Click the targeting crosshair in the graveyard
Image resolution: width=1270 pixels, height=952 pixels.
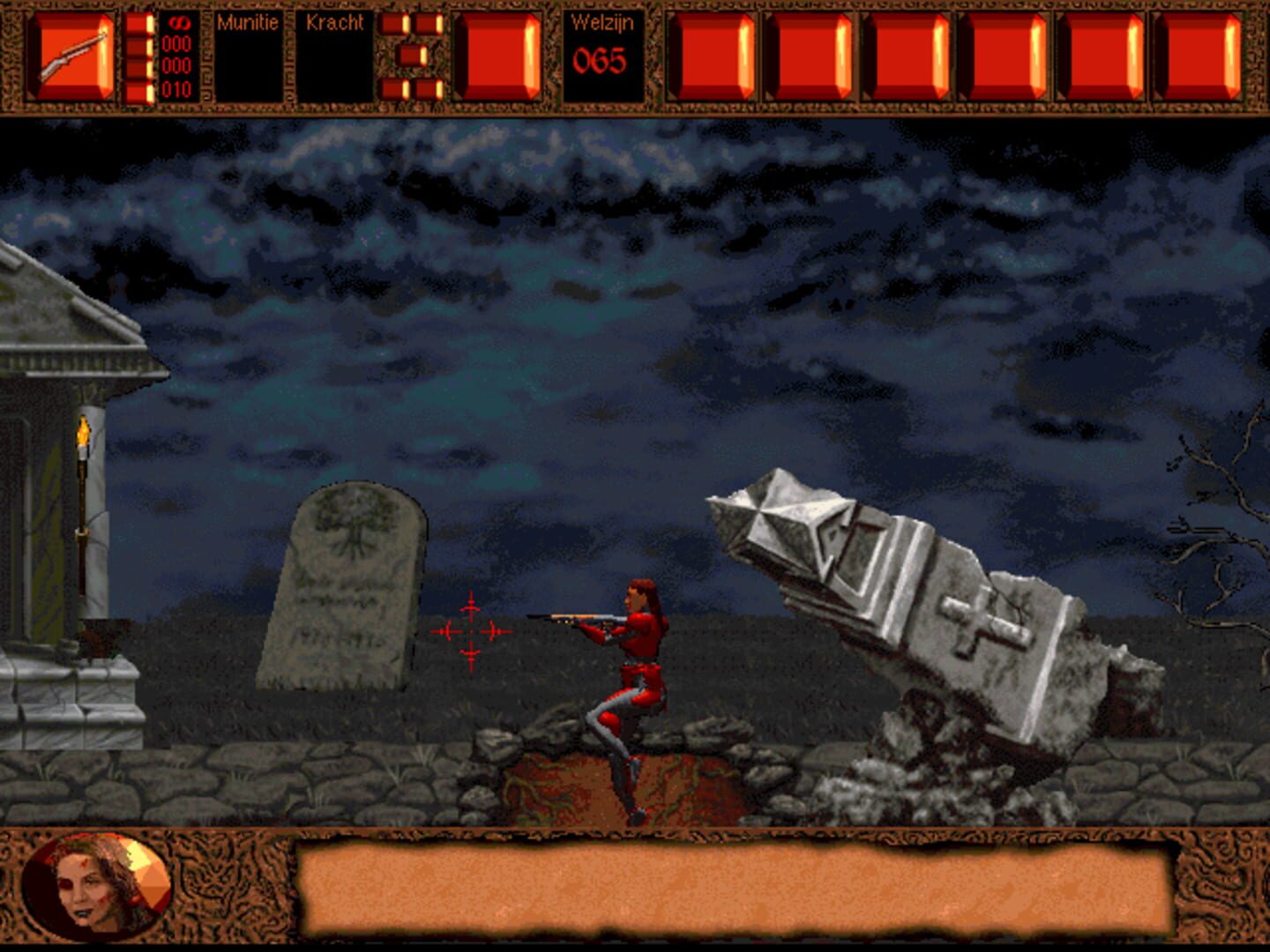click(469, 628)
